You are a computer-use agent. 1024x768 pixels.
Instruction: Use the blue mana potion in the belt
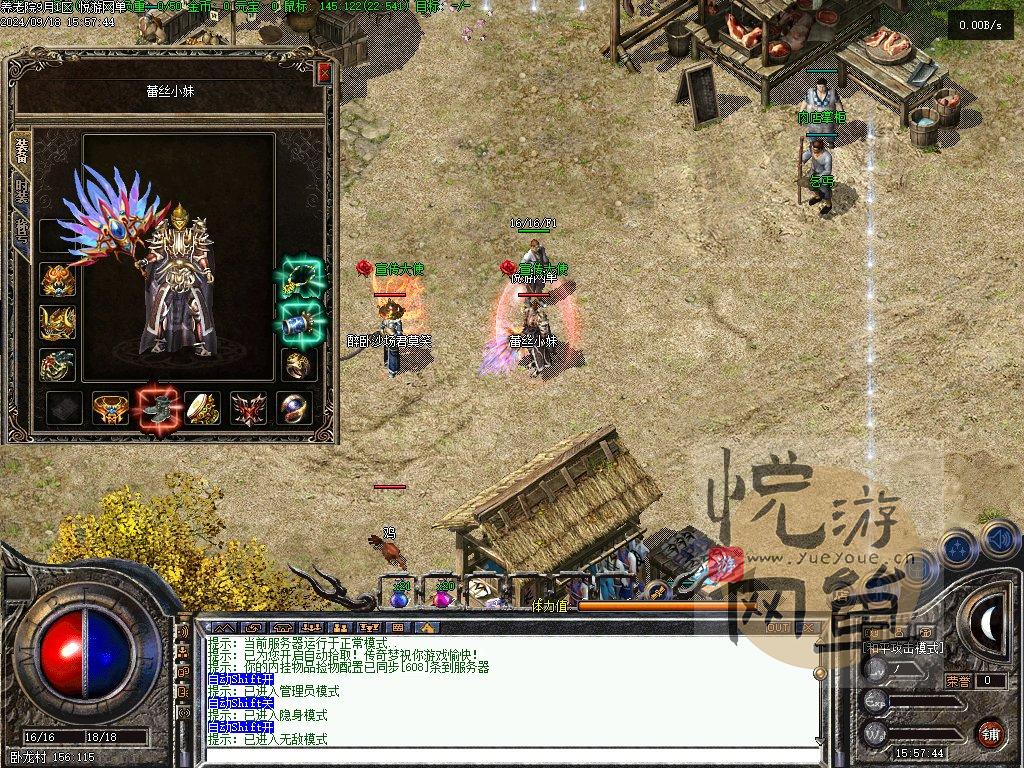(400, 597)
